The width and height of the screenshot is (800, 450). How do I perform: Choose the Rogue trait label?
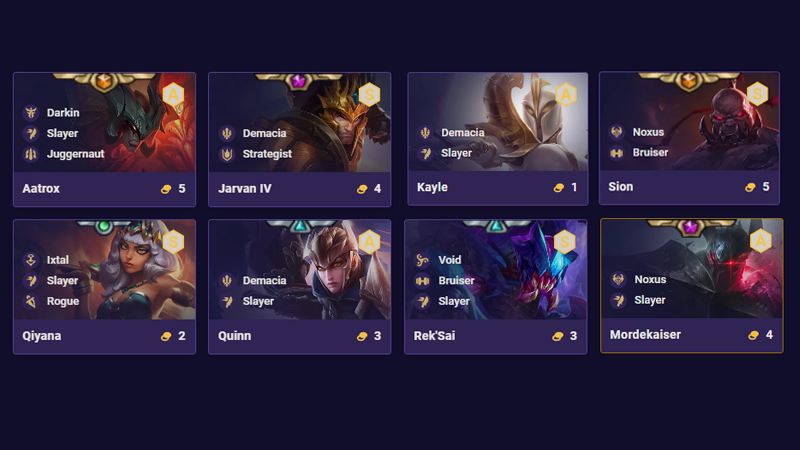tap(62, 301)
